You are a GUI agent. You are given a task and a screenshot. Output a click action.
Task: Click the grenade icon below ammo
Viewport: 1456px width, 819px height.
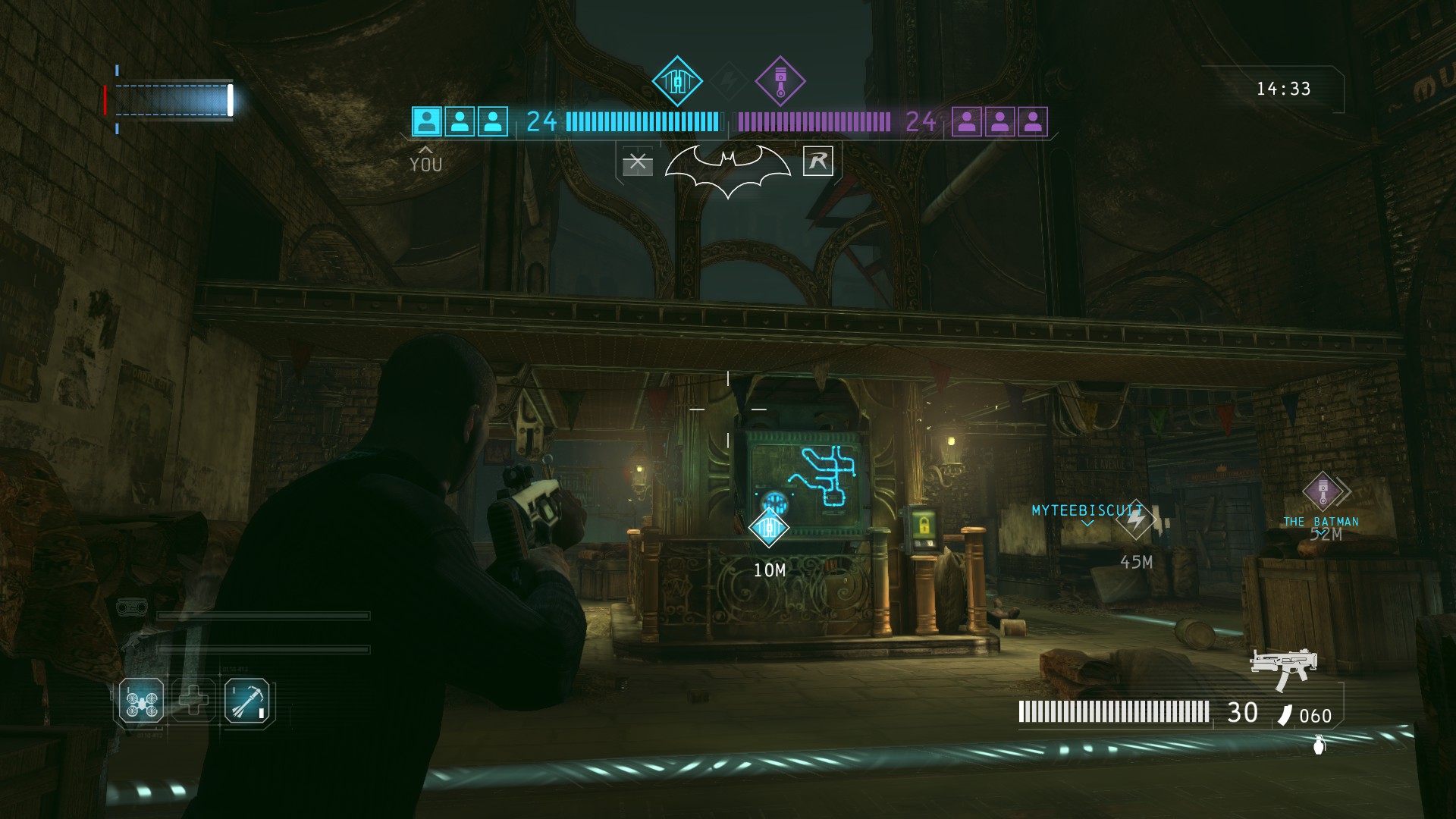[1319, 744]
